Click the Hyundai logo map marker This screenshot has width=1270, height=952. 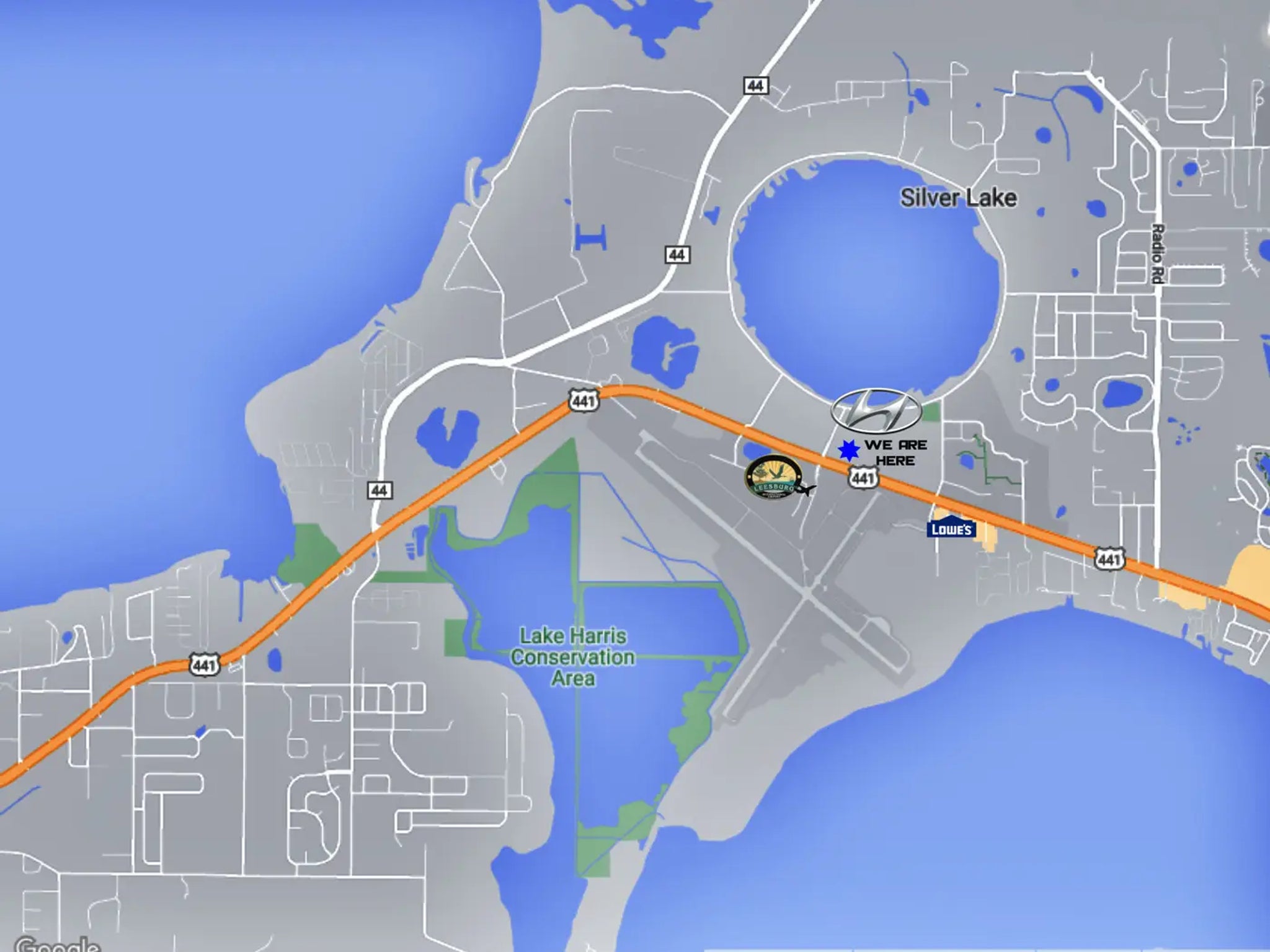(x=875, y=410)
